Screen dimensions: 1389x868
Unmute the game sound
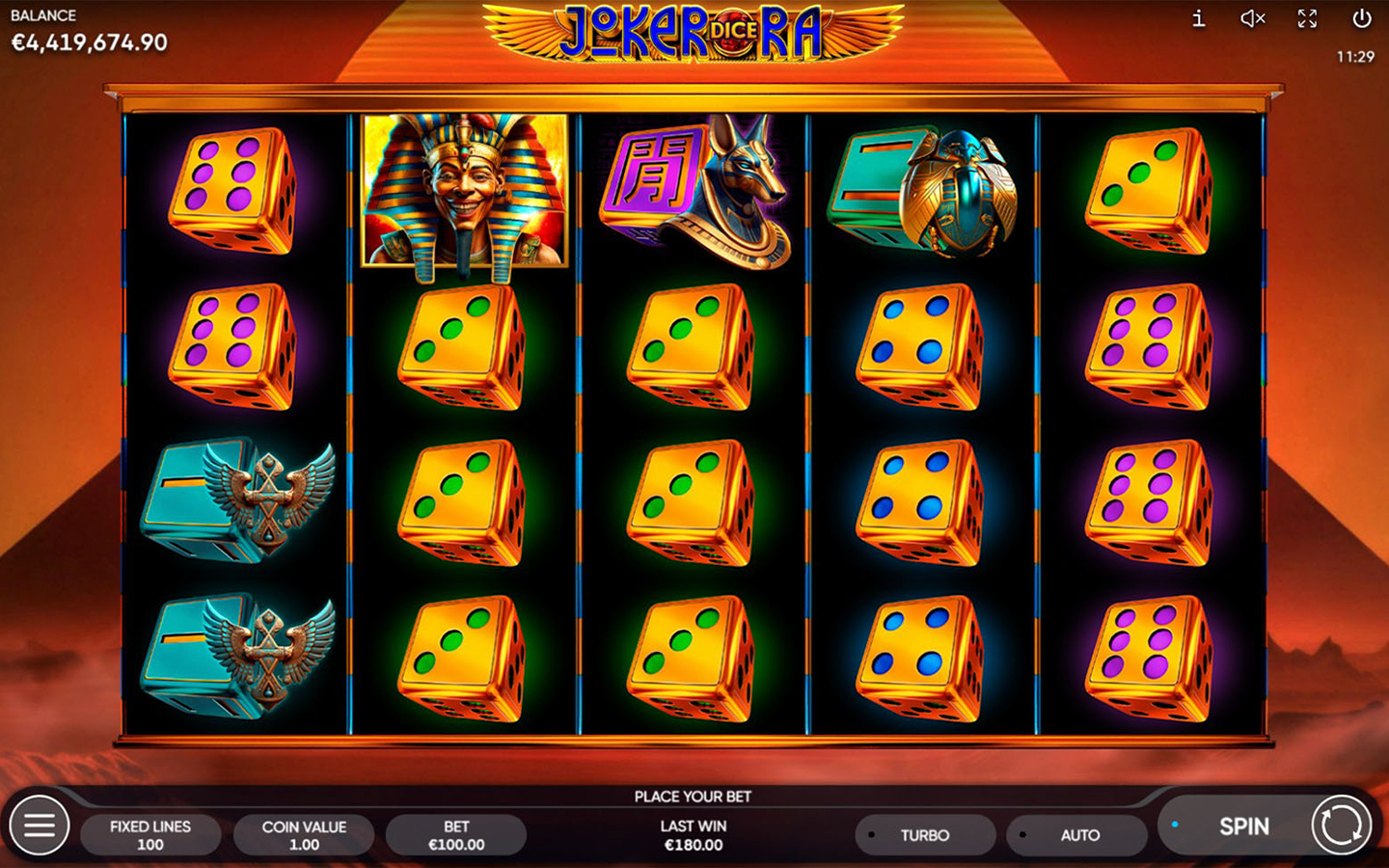tap(1252, 18)
